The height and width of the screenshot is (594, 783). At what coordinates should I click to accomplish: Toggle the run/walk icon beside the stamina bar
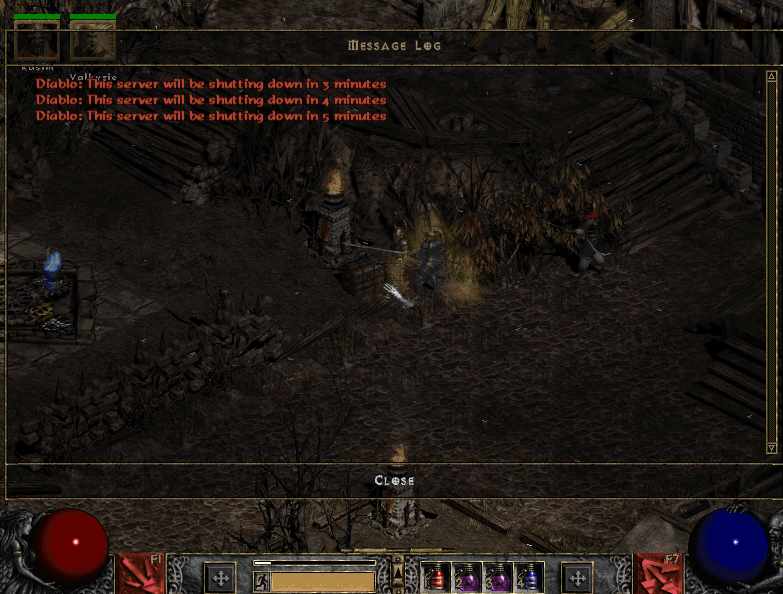tap(262, 581)
